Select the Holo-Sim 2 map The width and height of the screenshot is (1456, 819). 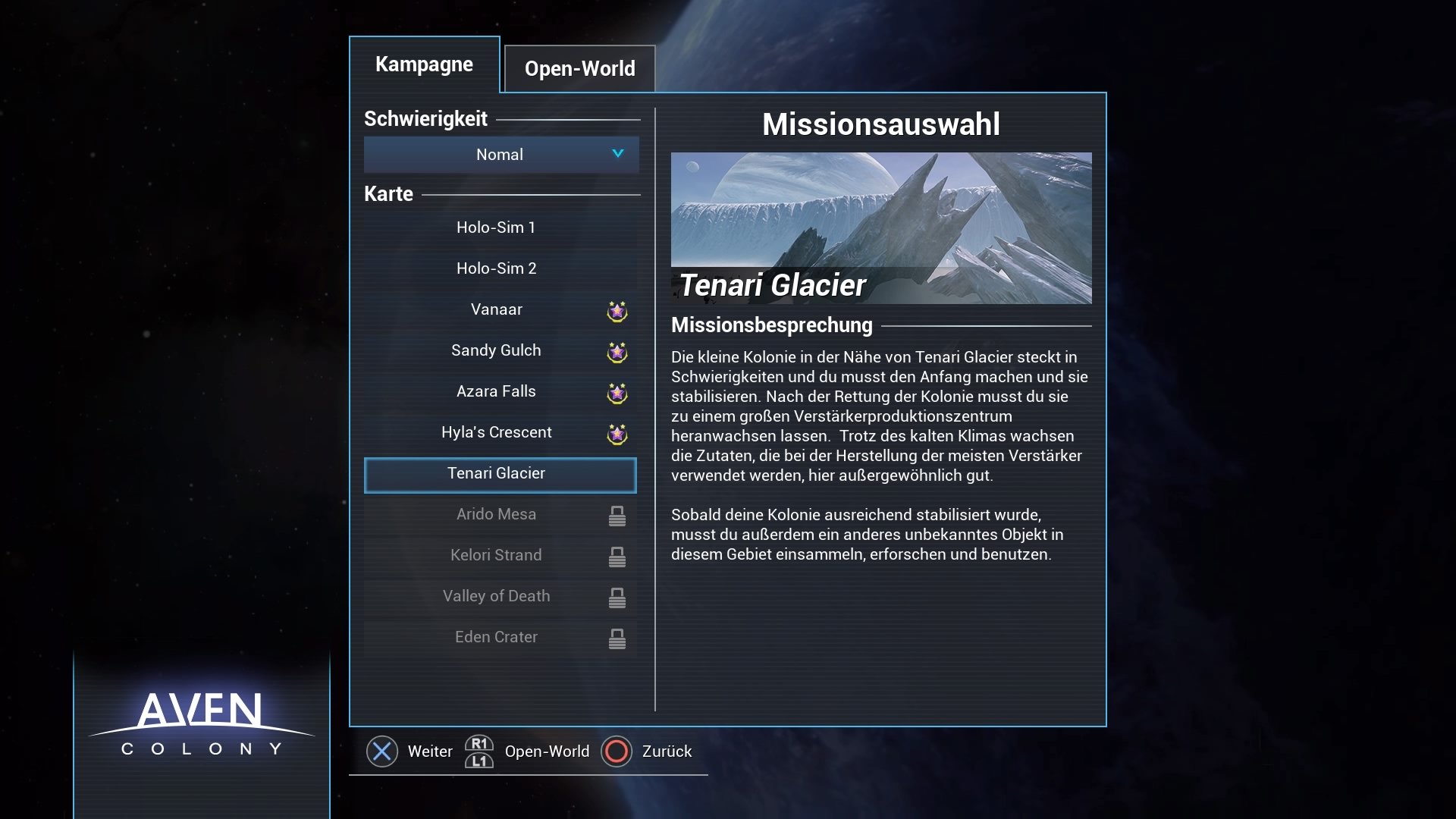click(497, 268)
